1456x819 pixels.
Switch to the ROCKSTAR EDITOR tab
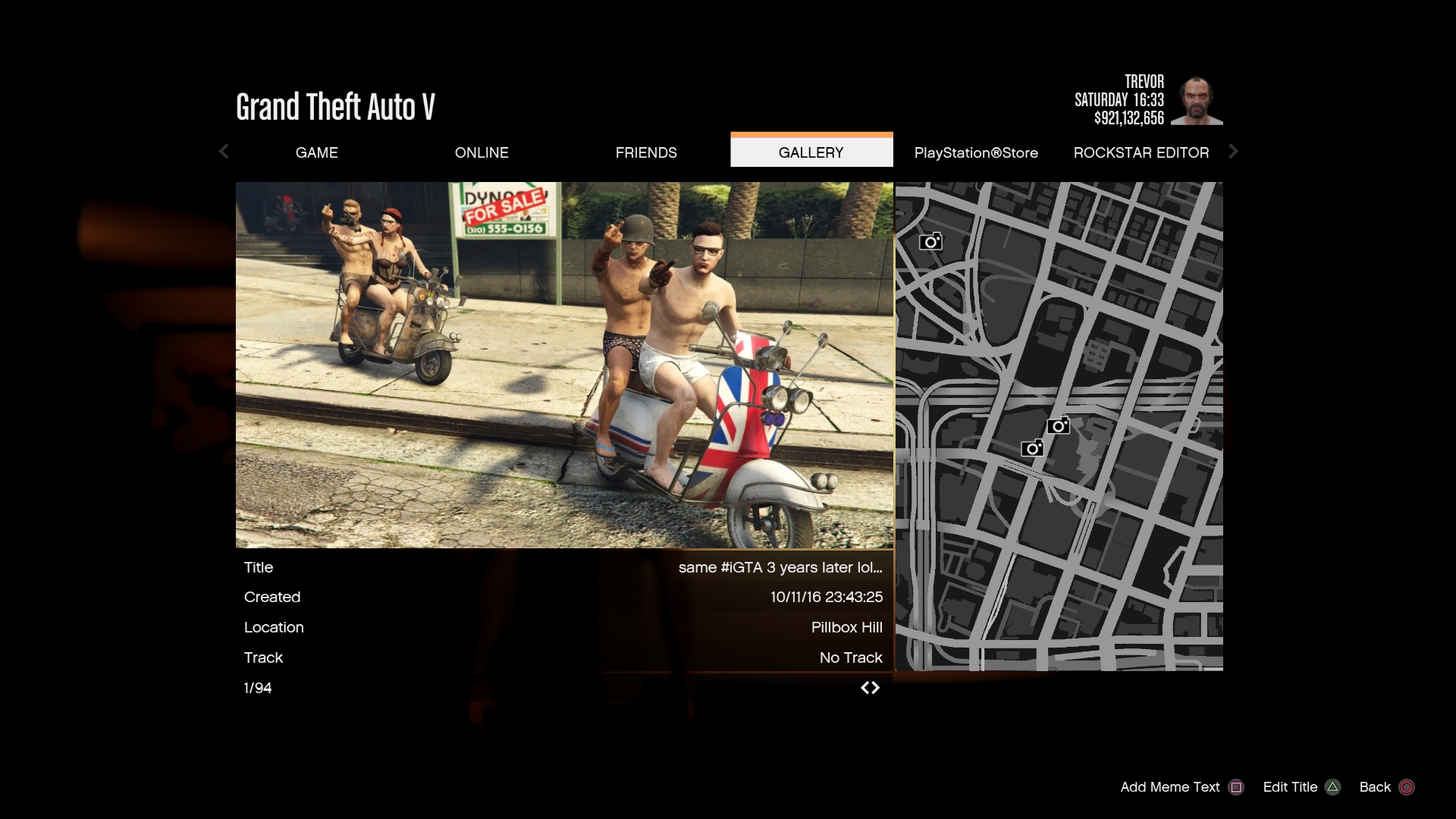point(1141,152)
